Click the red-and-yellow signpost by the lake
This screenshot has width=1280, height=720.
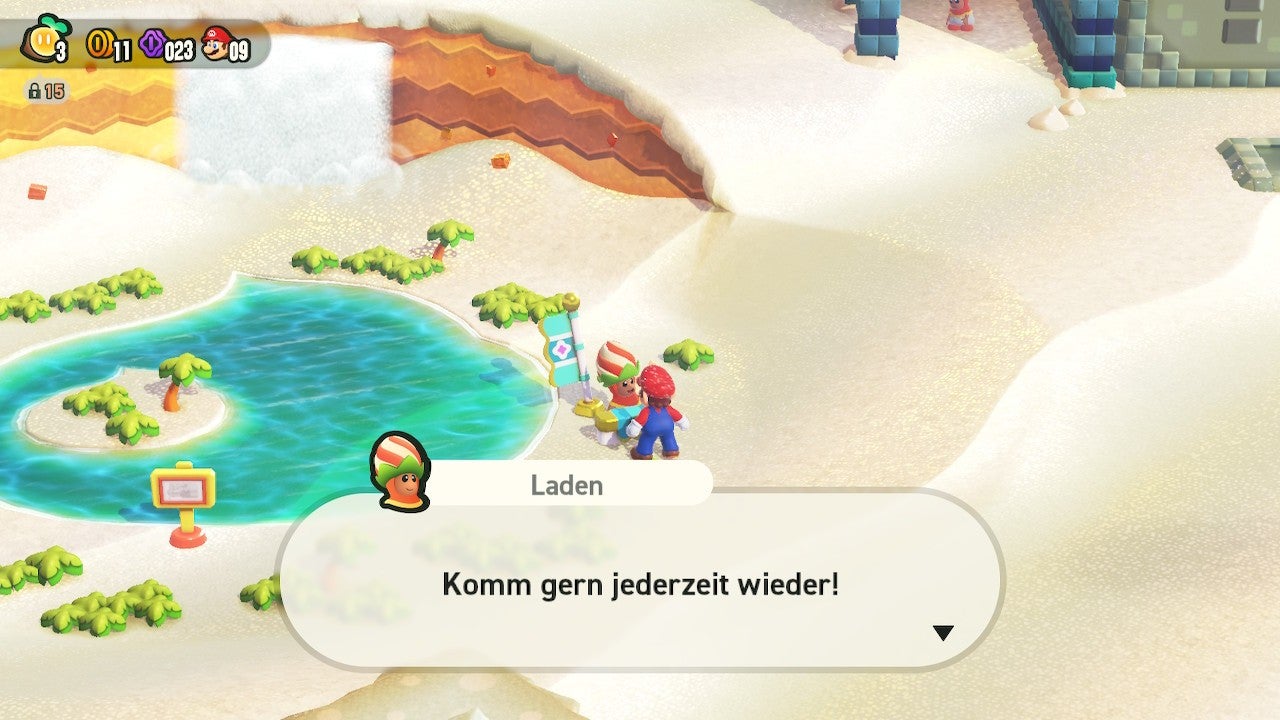pos(182,489)
